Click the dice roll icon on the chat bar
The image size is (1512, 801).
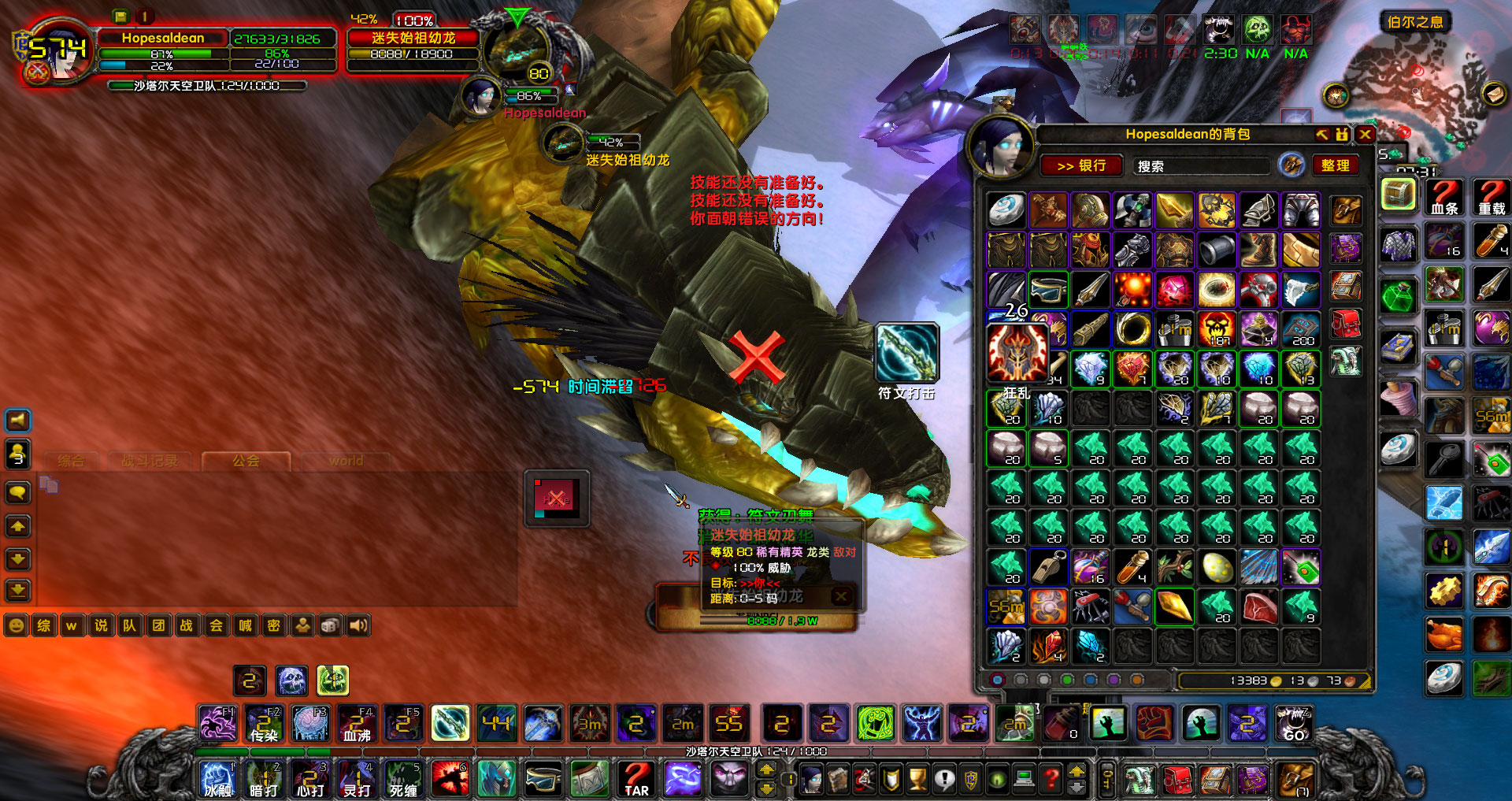(x=329, y=625)
